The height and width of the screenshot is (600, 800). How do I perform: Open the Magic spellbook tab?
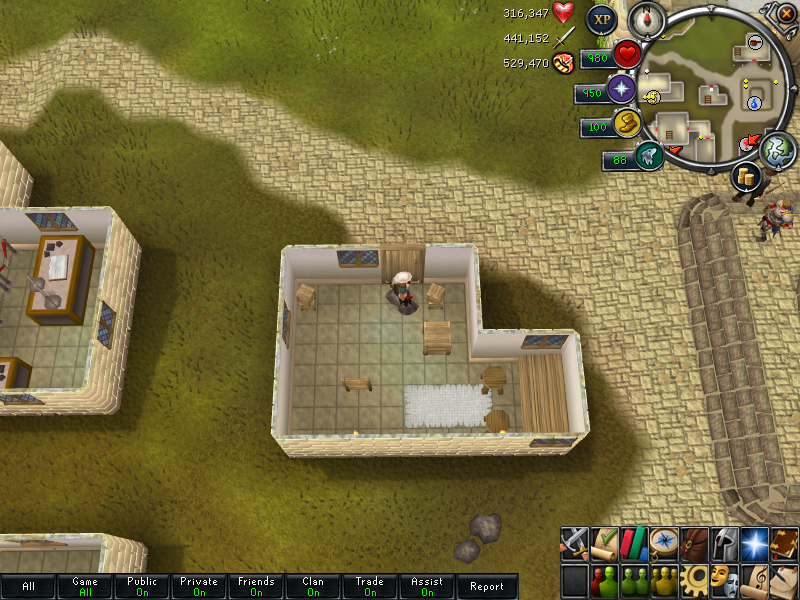point(783,543)
